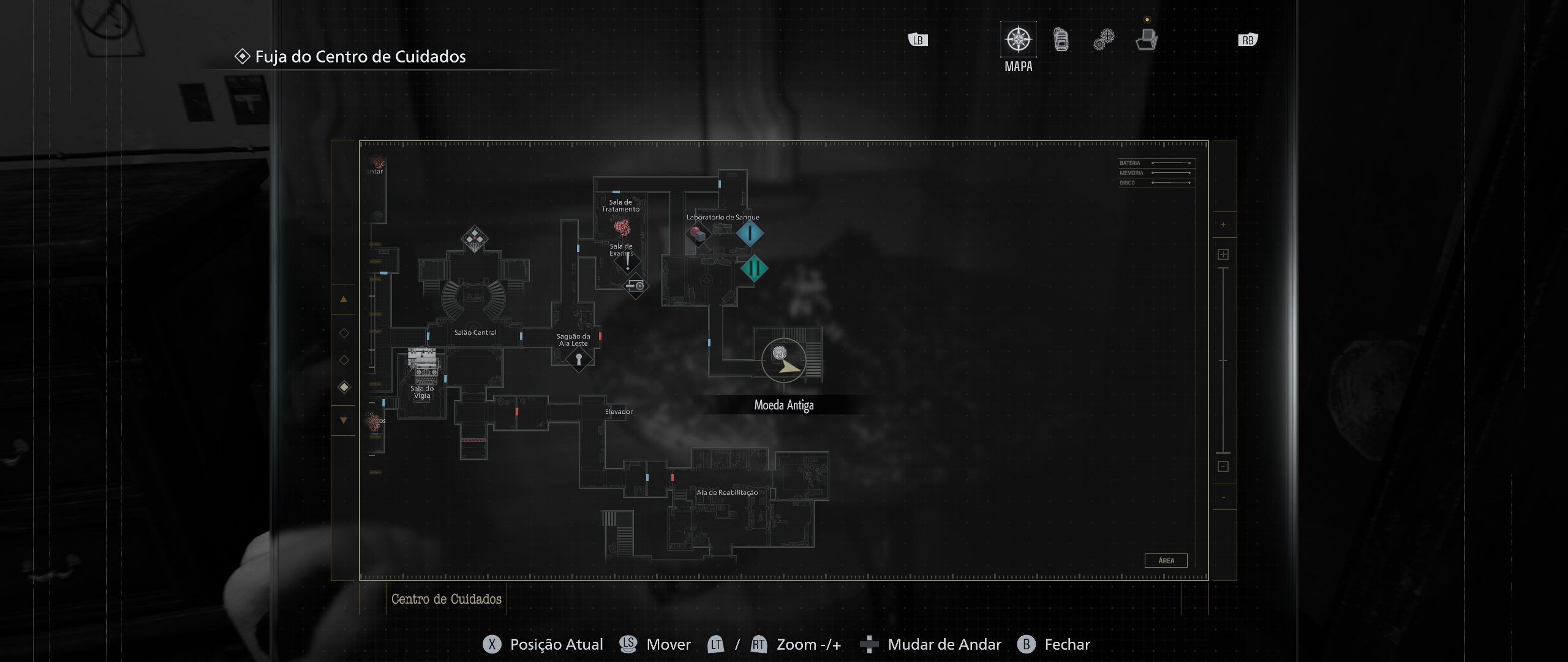Go down one floor with the down arrow
The height and width of the screenshot is (662, 1568).
tap(344, 420)
